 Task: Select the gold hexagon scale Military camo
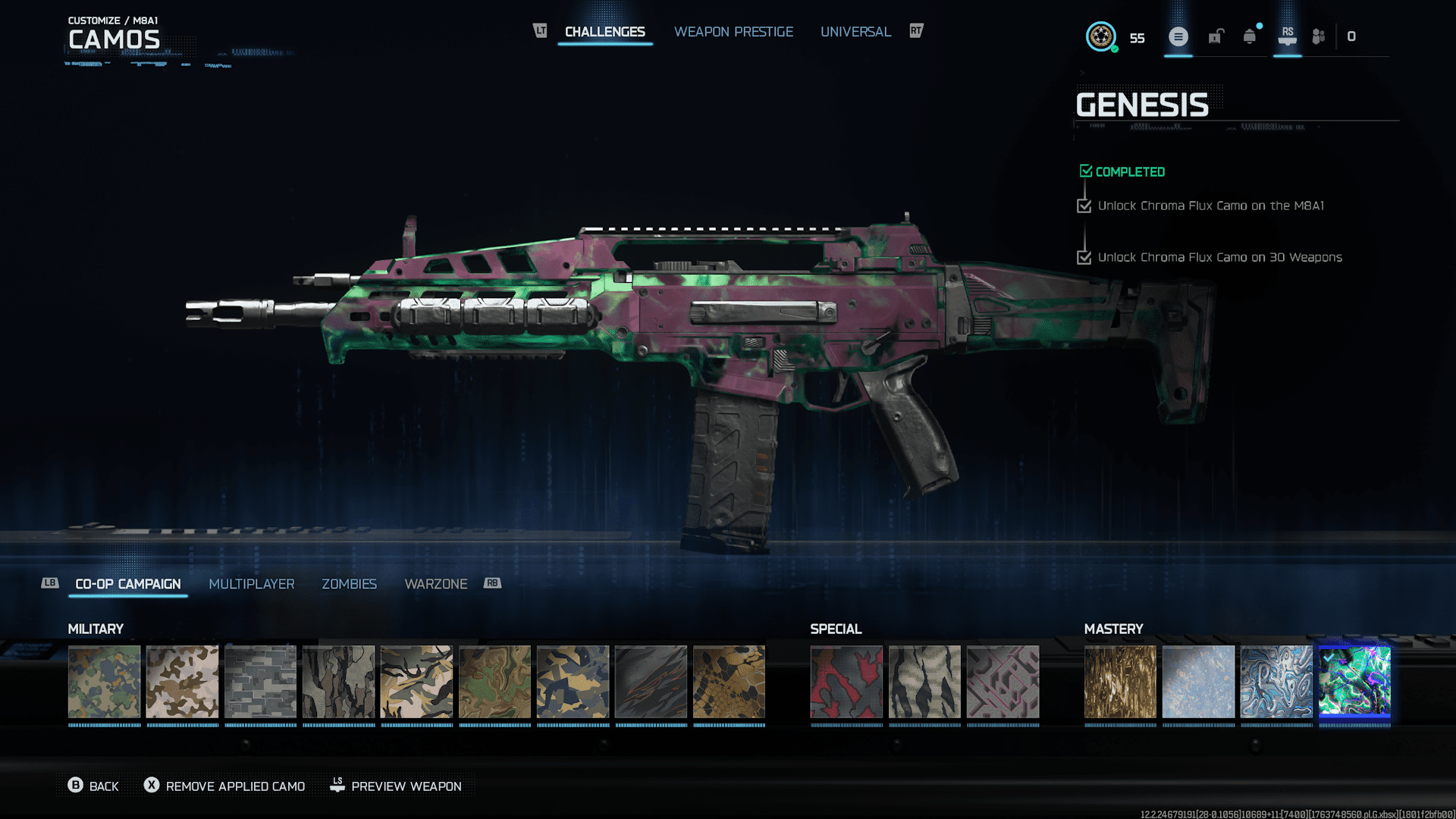point(729,682)
